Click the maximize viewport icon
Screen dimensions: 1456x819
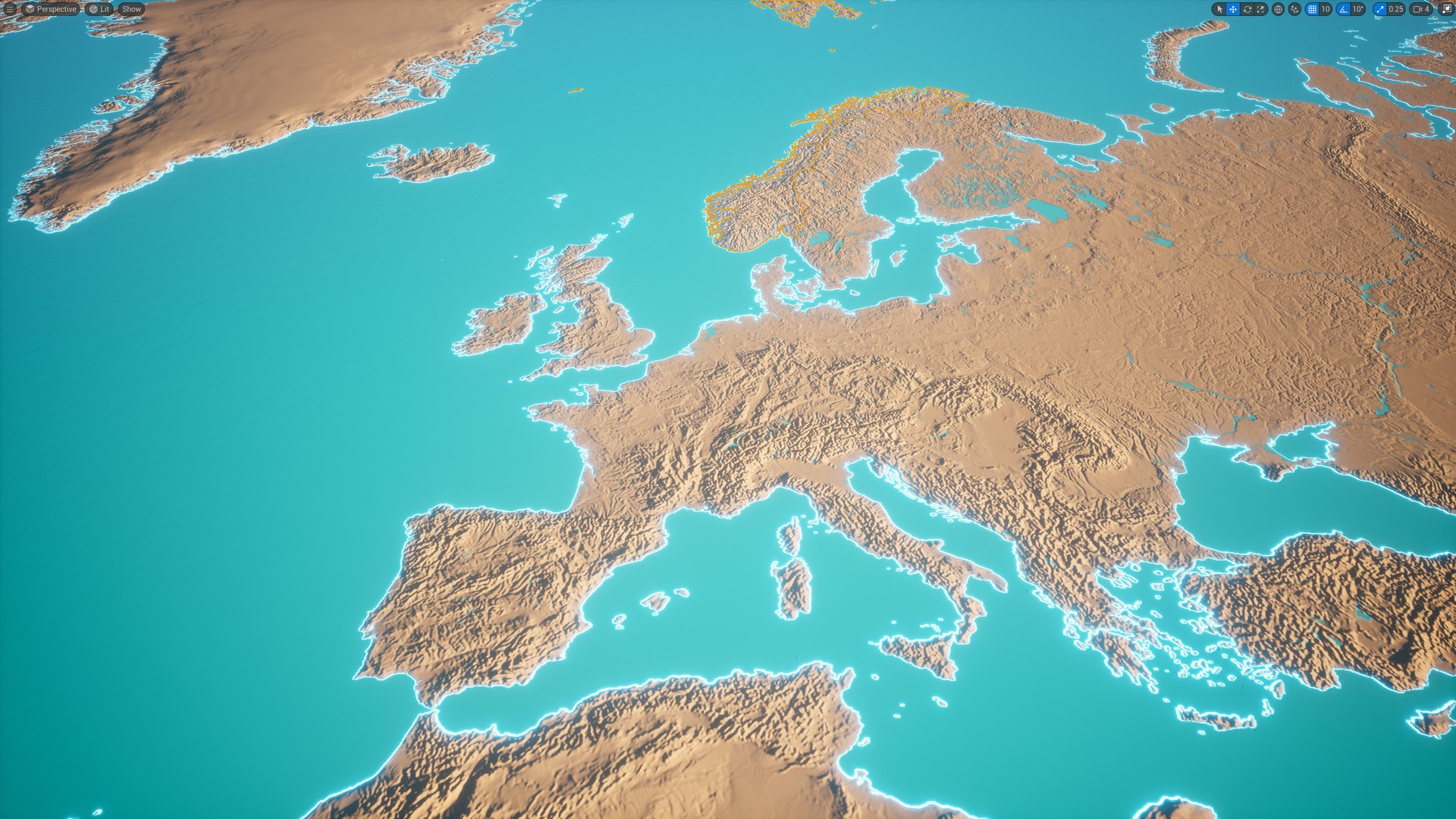[x=1447, y=9]
